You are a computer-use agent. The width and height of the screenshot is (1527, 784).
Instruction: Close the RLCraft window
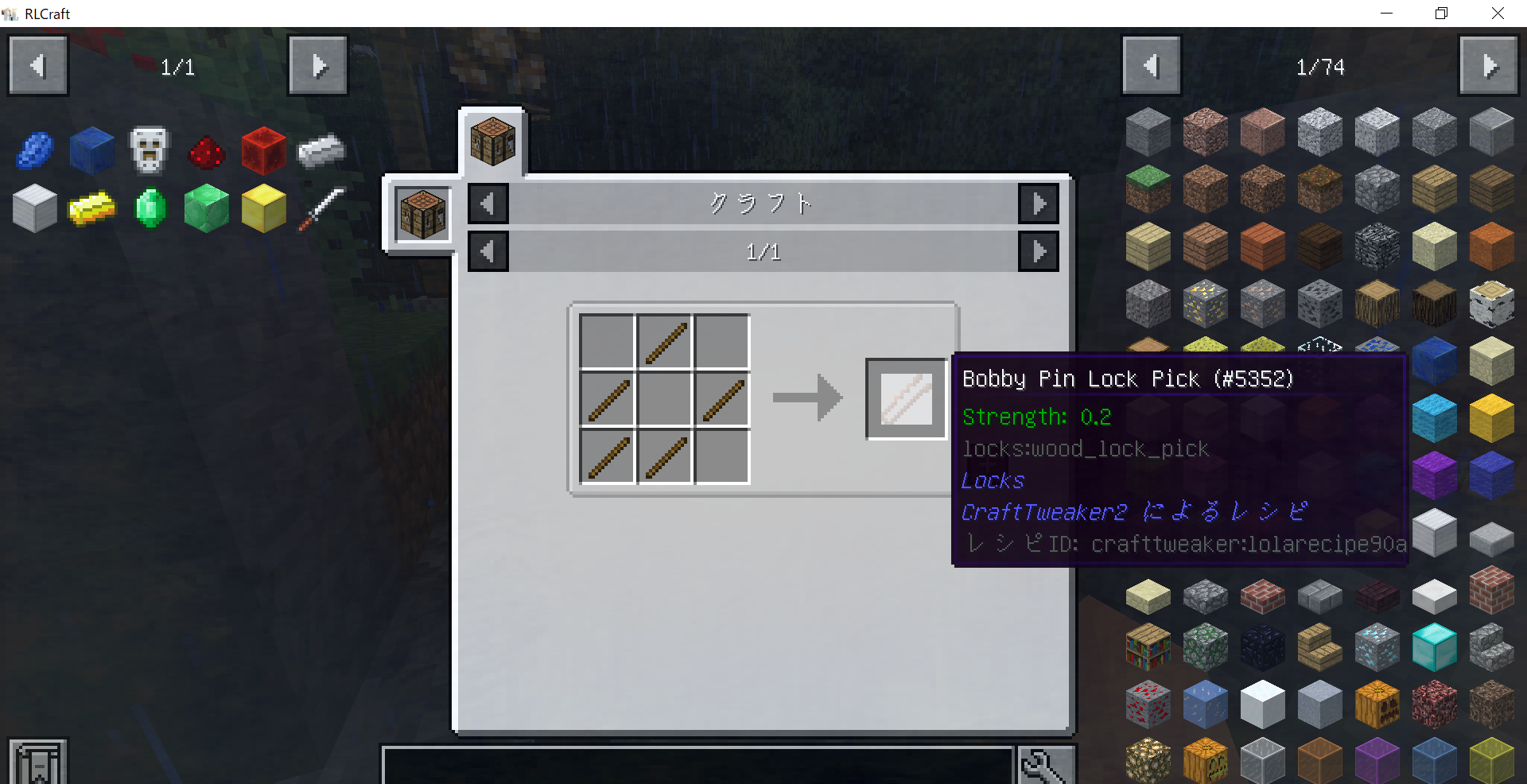pyautogui.click(x=1498, y=14)
